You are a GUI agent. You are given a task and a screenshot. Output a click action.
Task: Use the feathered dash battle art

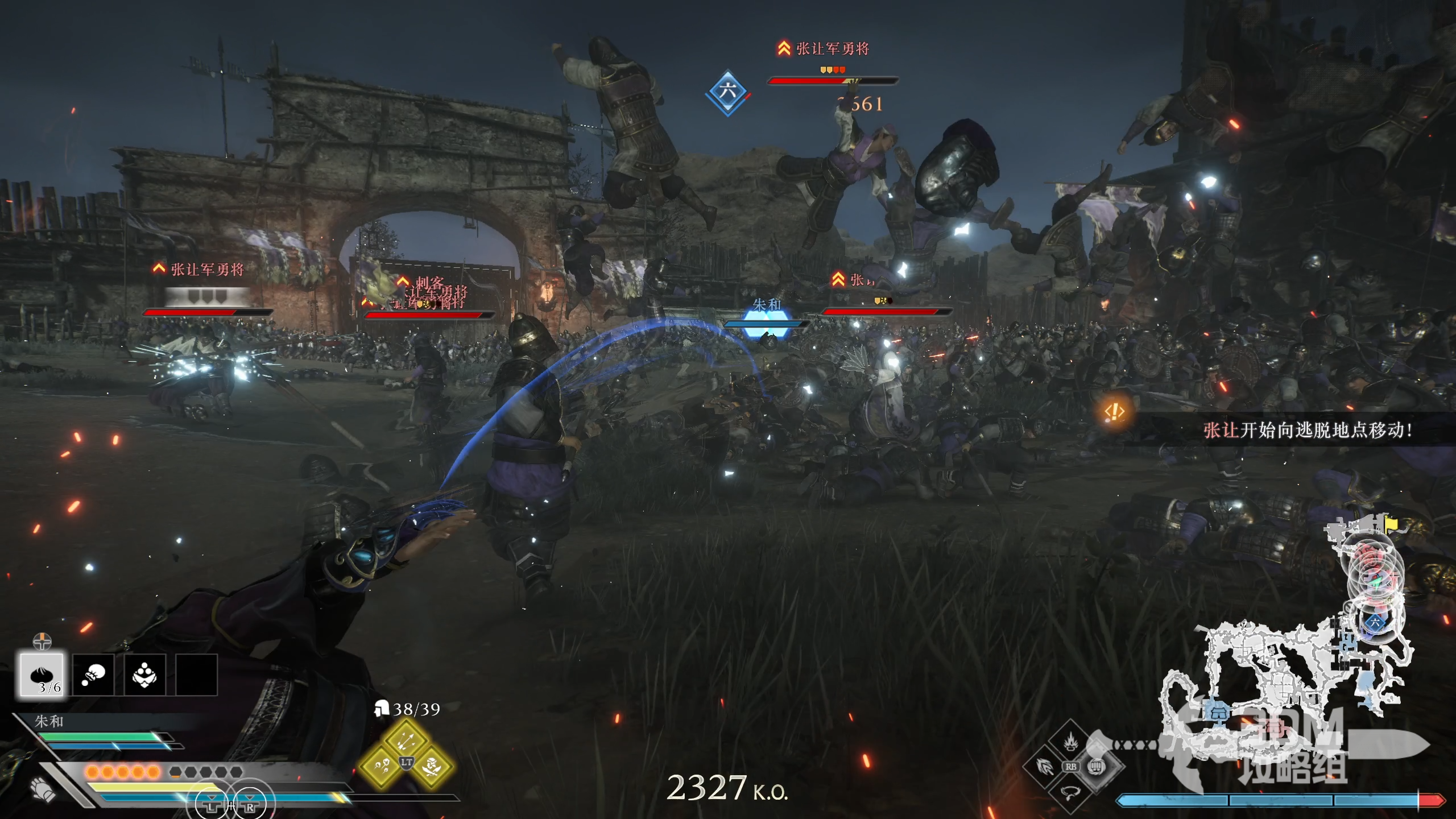pos(1045,767)
